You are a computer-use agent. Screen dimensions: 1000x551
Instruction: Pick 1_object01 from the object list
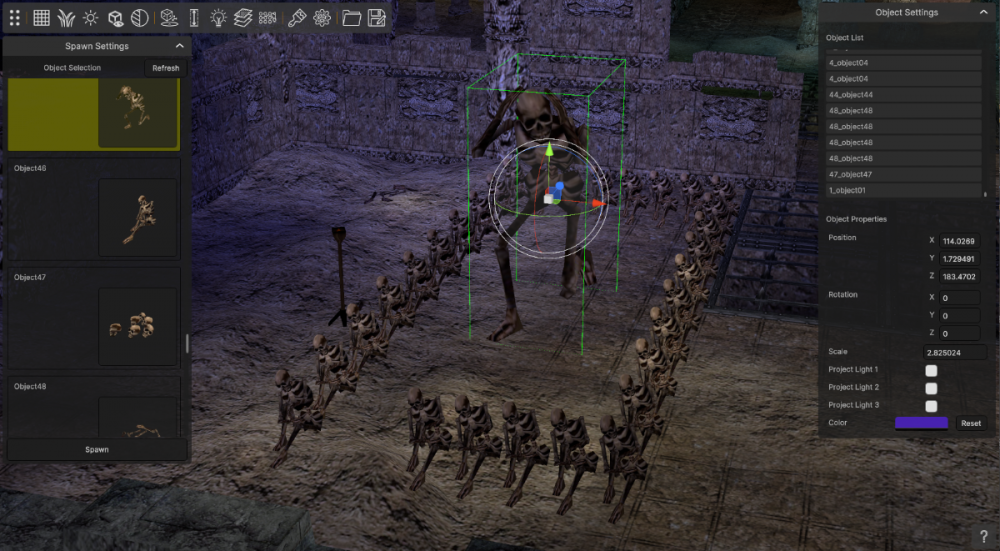coord(903,190)
